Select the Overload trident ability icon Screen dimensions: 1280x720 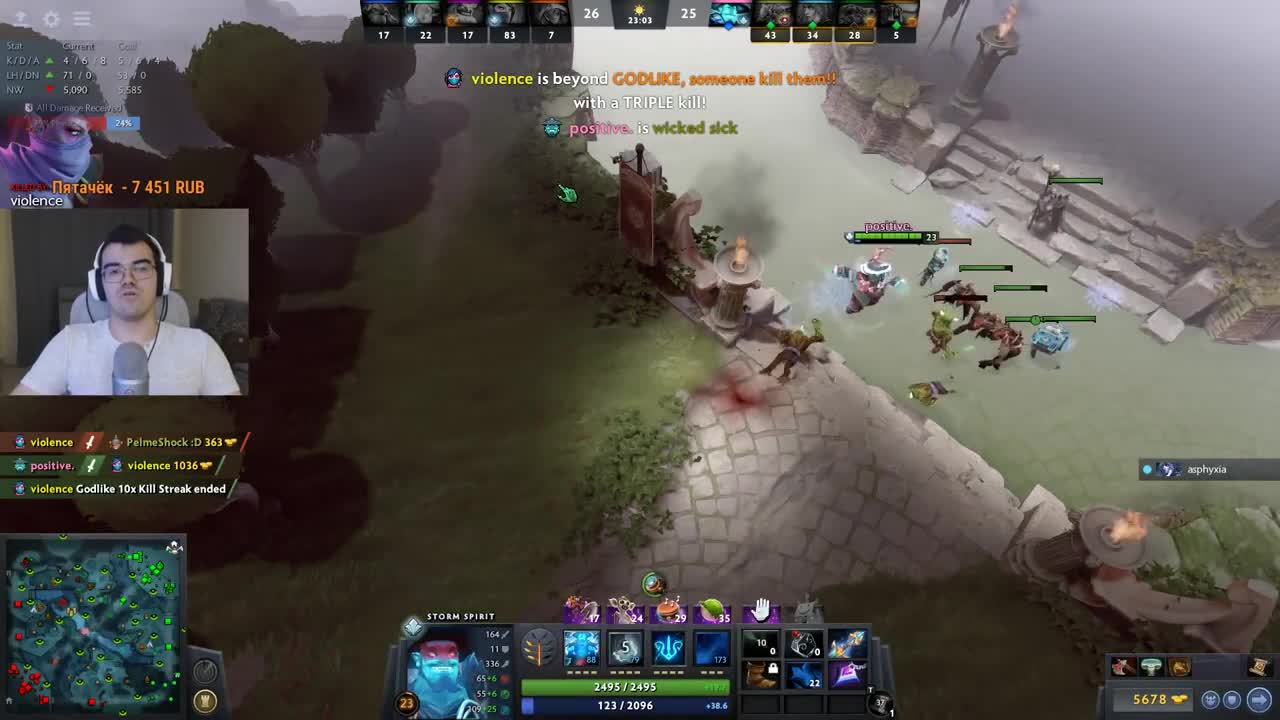[668, 648]
